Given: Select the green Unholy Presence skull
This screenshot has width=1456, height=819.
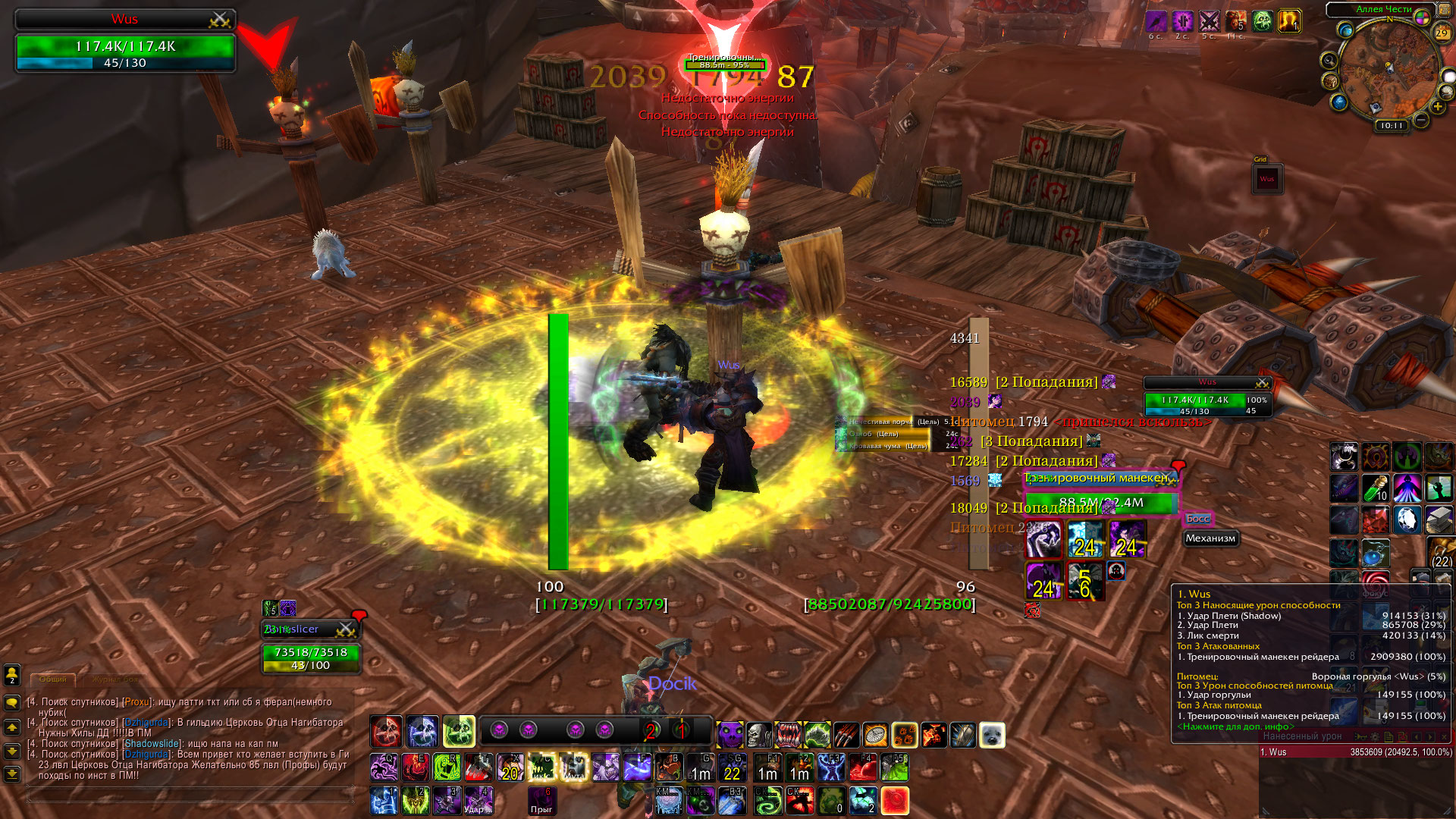Looking at the screenshot, I should [x=459, y=732].
